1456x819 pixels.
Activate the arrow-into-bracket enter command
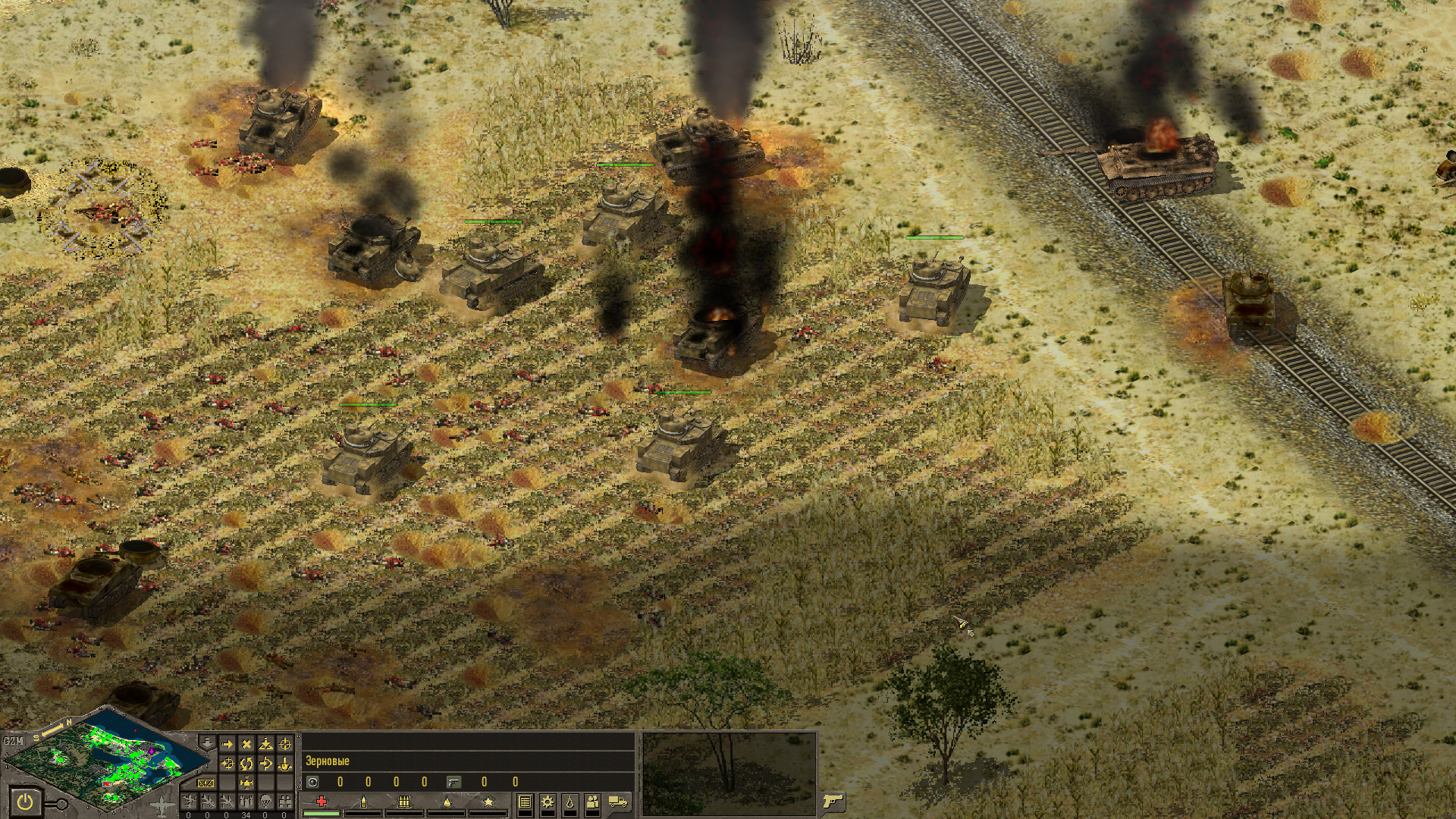265,764
